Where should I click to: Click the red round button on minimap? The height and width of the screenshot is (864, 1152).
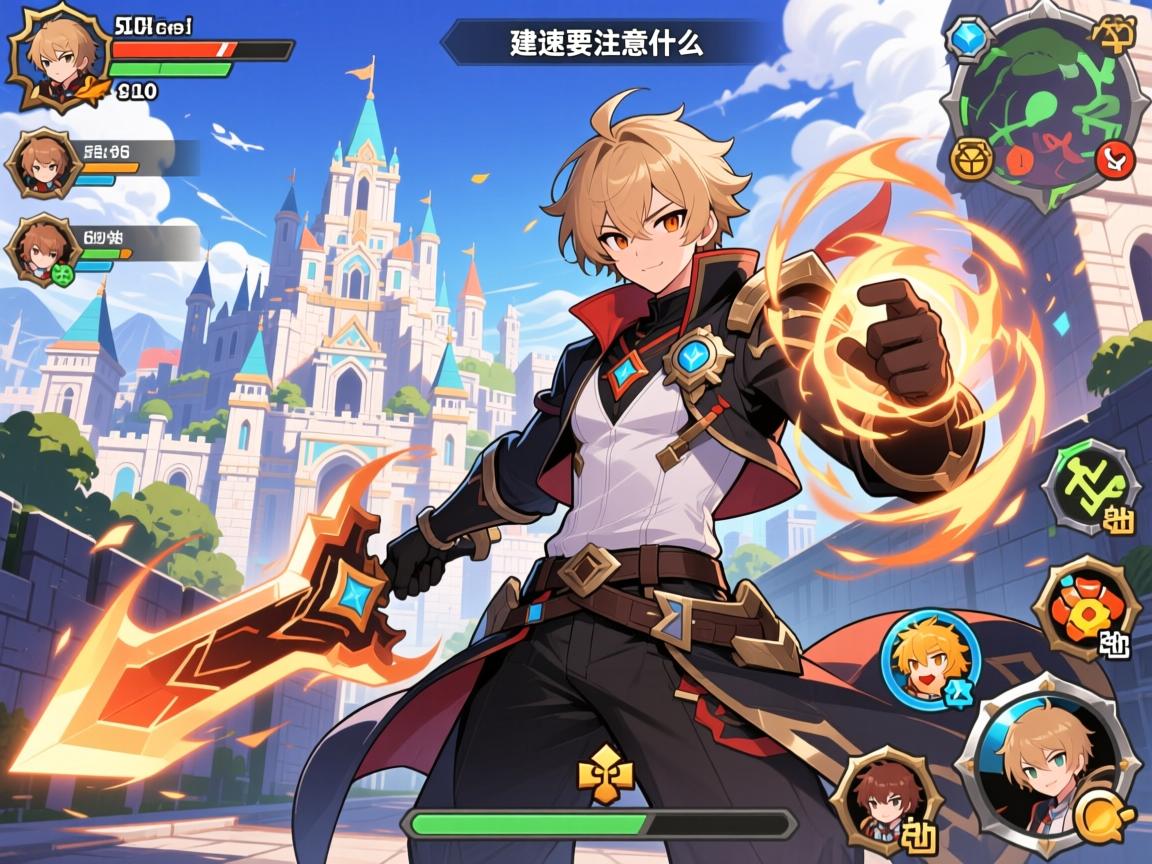1113,157
